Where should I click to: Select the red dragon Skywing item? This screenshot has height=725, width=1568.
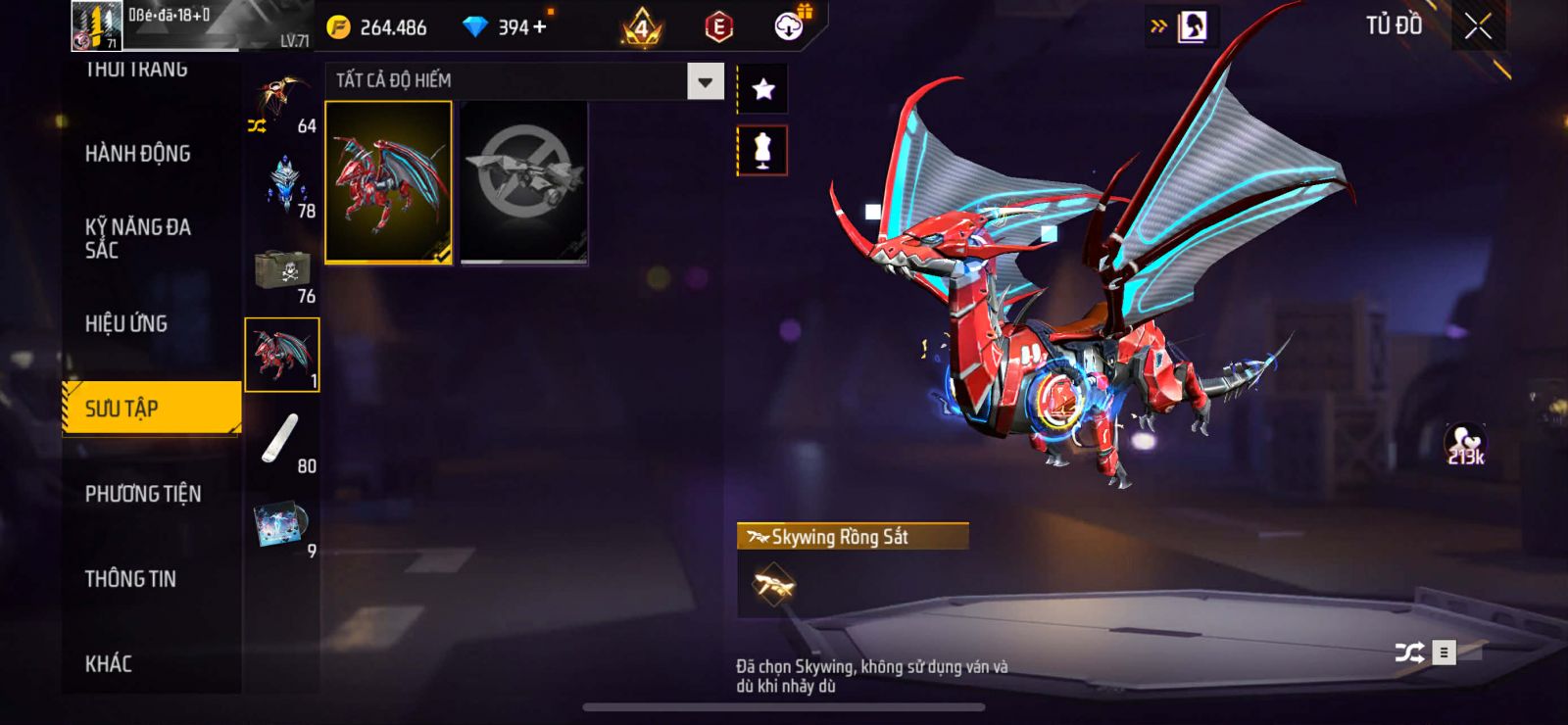(x=388, y=182)
